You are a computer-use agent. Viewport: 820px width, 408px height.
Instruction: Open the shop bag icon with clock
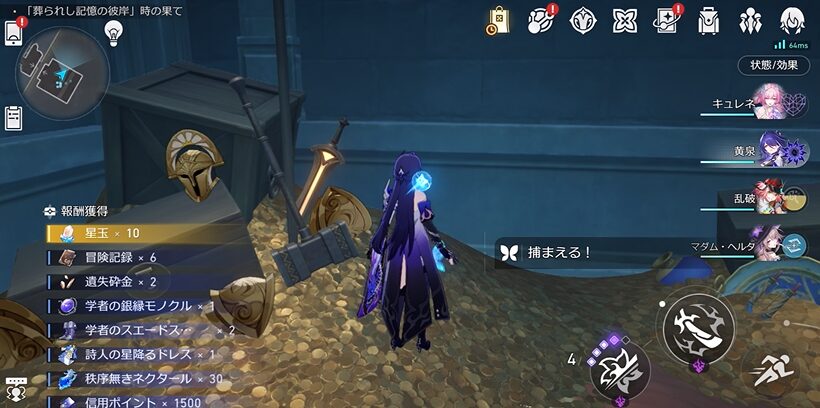click(499, 21)
